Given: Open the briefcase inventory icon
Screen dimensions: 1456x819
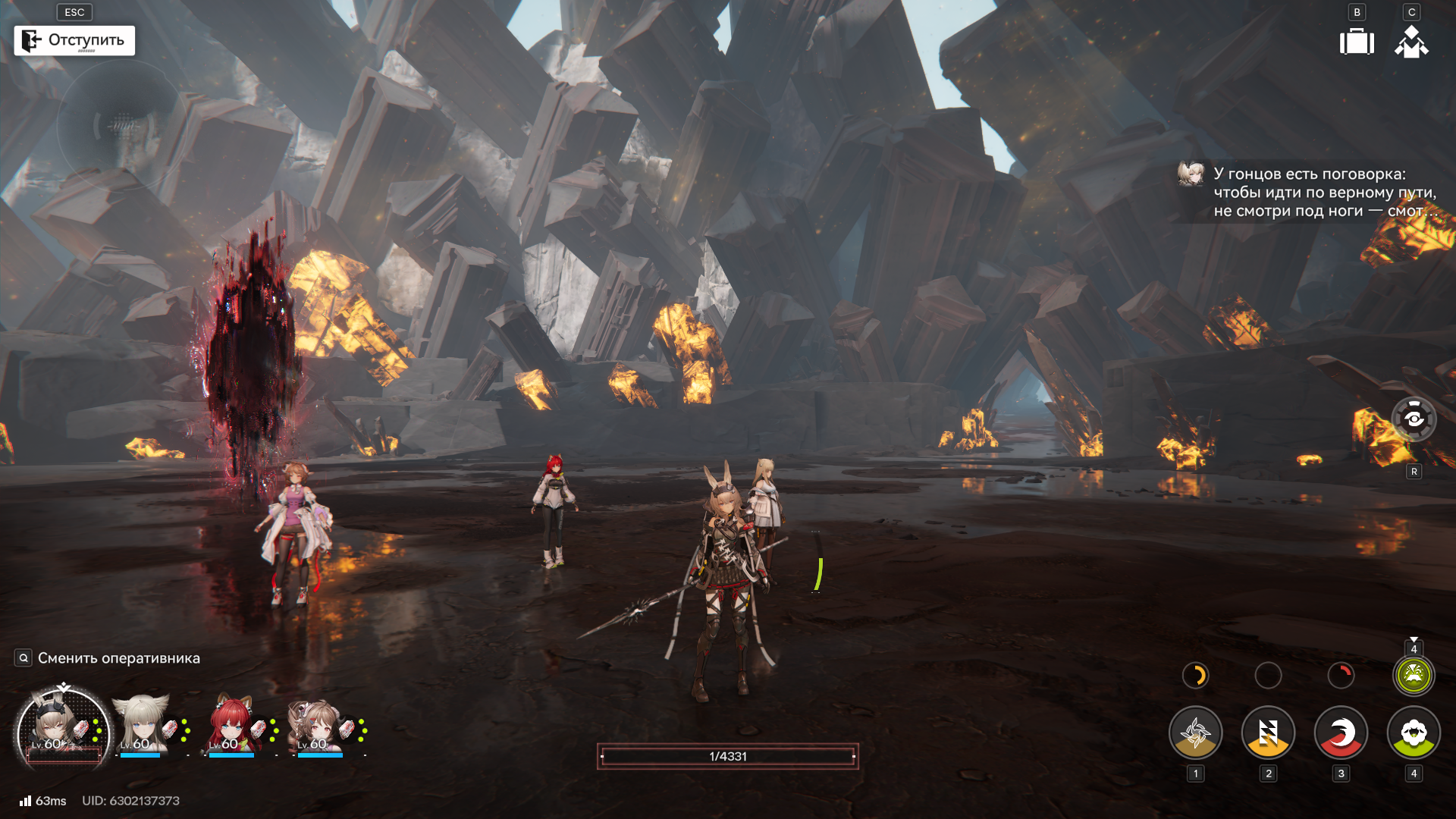Looking at the screenshot, I should click(1357, 42).
